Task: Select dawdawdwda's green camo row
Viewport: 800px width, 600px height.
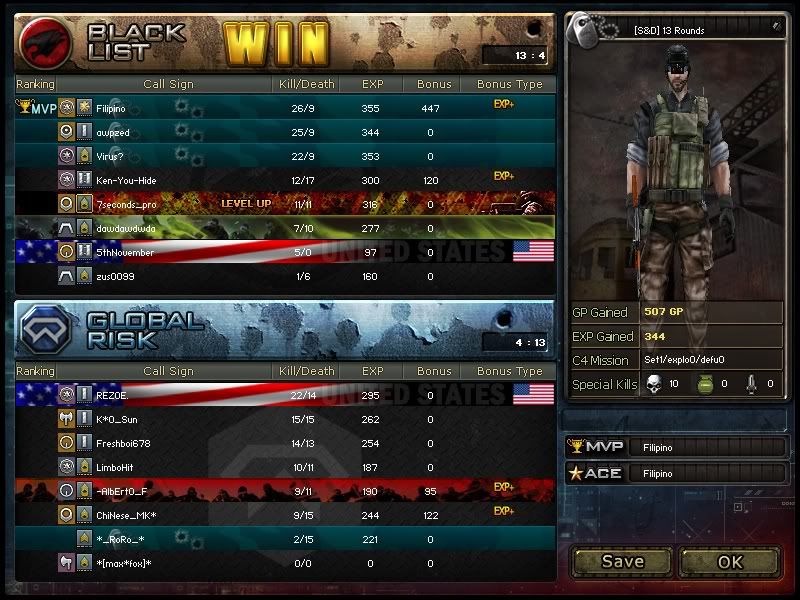Action: click(285, 228)
